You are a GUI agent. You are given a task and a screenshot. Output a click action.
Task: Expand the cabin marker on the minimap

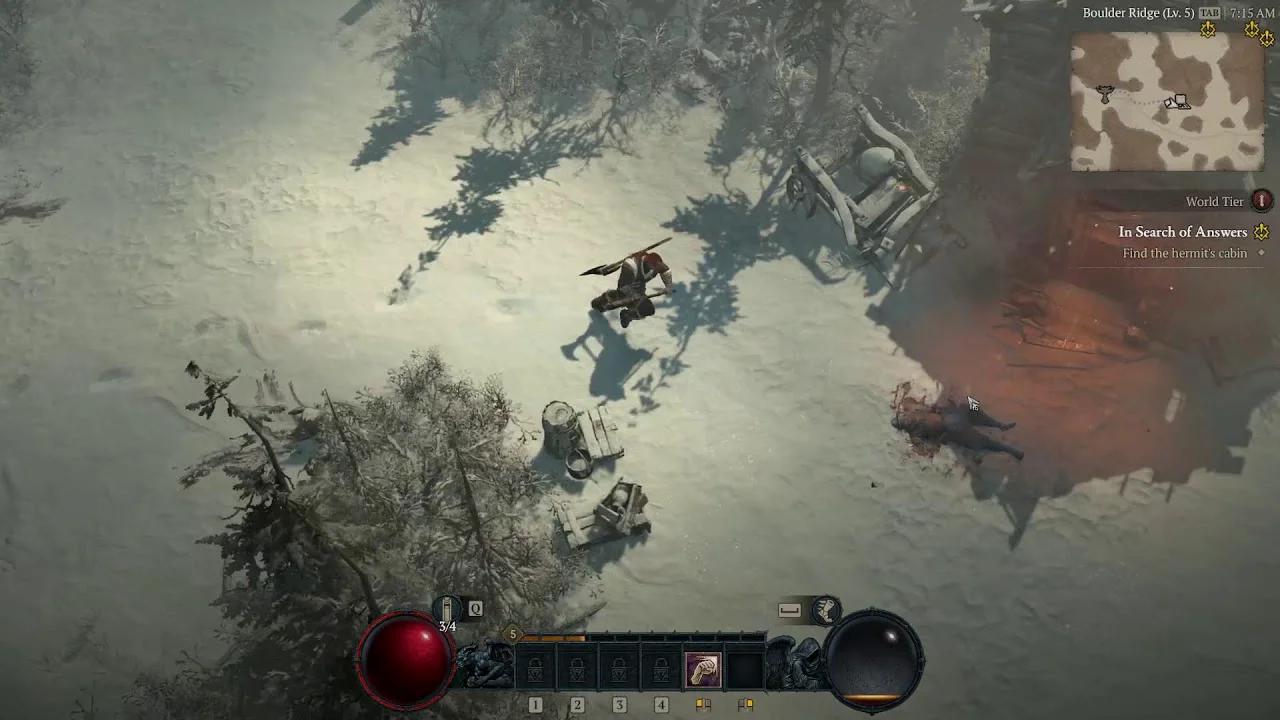[1178, 101]
